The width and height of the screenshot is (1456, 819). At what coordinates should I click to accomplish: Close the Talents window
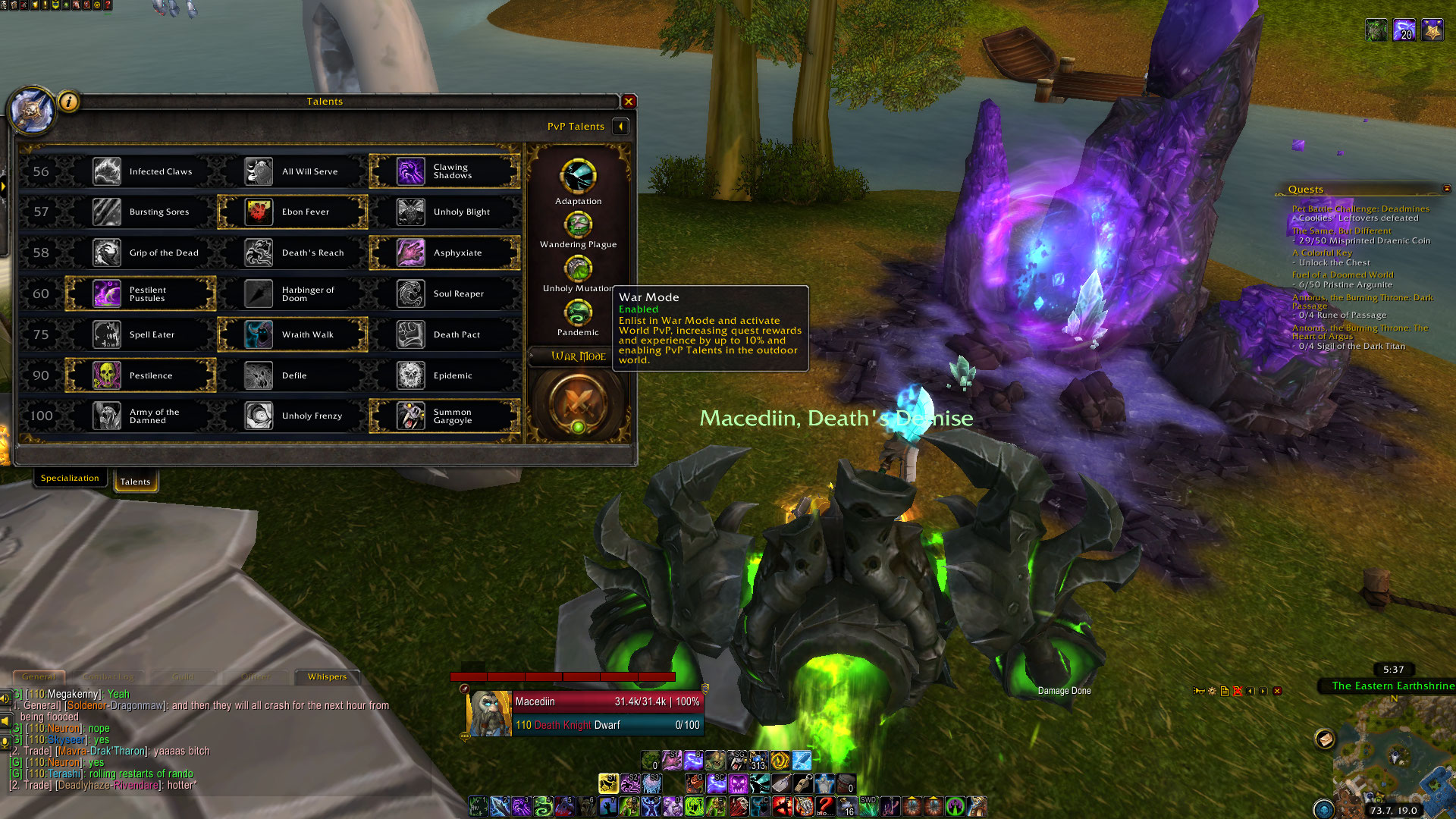tap(629, 102)
